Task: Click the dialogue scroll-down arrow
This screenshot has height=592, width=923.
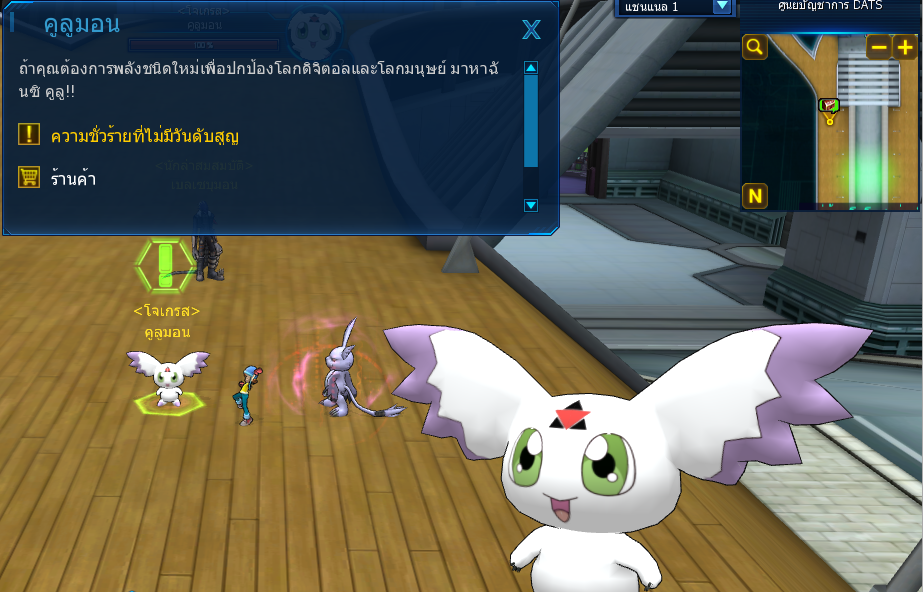Action: (531, 205)
